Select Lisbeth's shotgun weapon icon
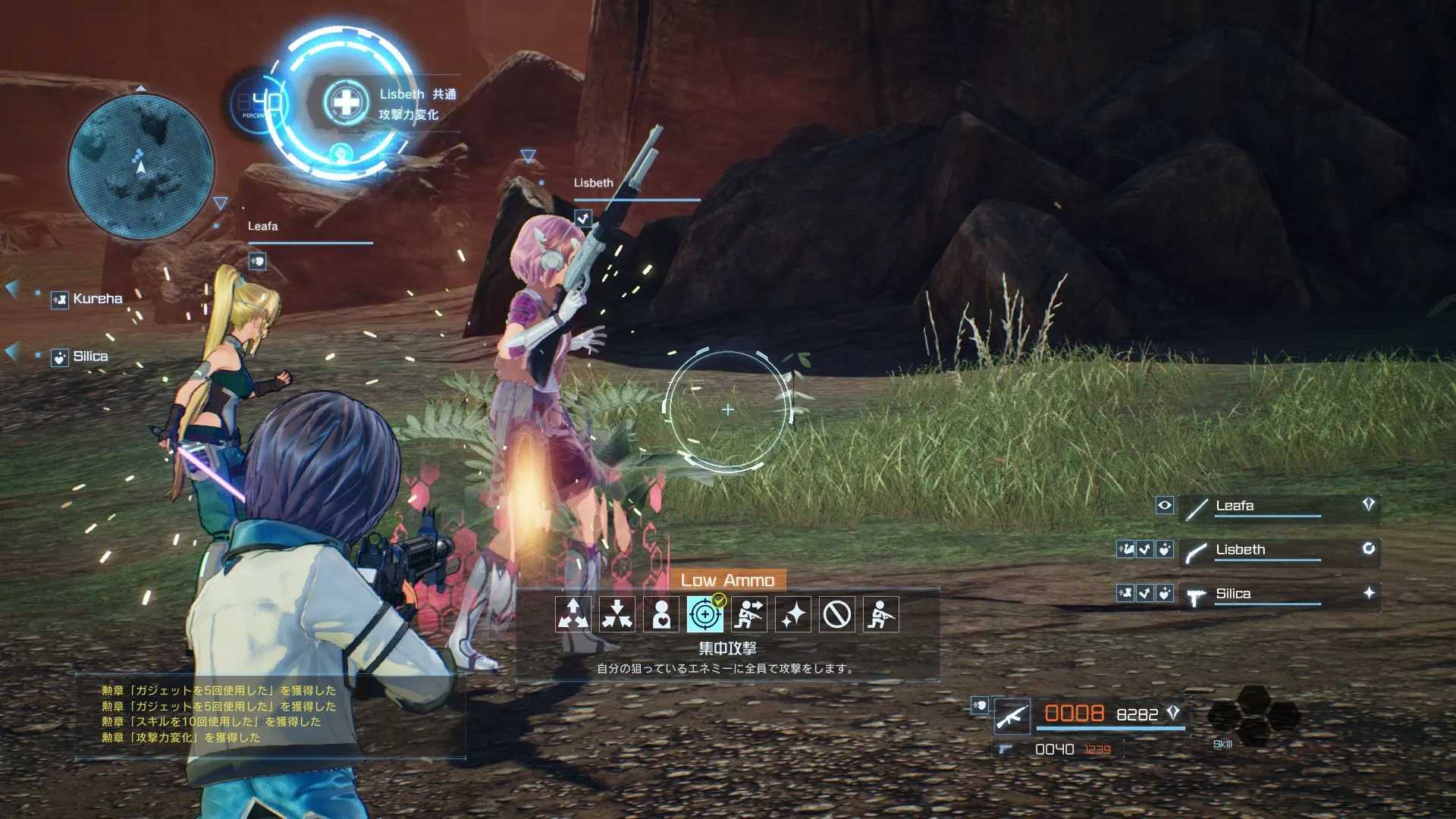Image resolution: width=1456 pixels, height=819 pixels. pyautogui.click(x=1194, y=552)
